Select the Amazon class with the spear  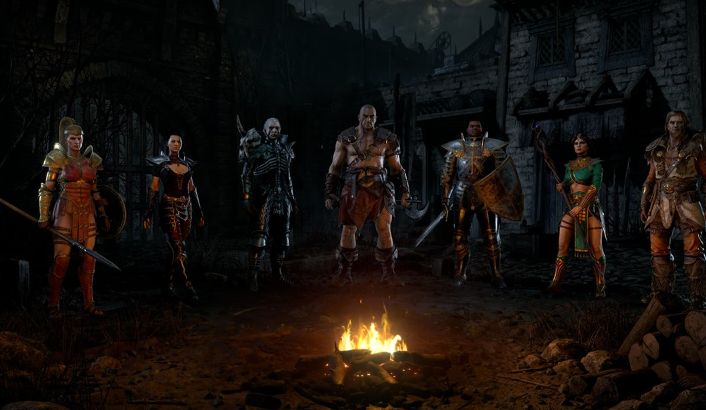point(72,212)
